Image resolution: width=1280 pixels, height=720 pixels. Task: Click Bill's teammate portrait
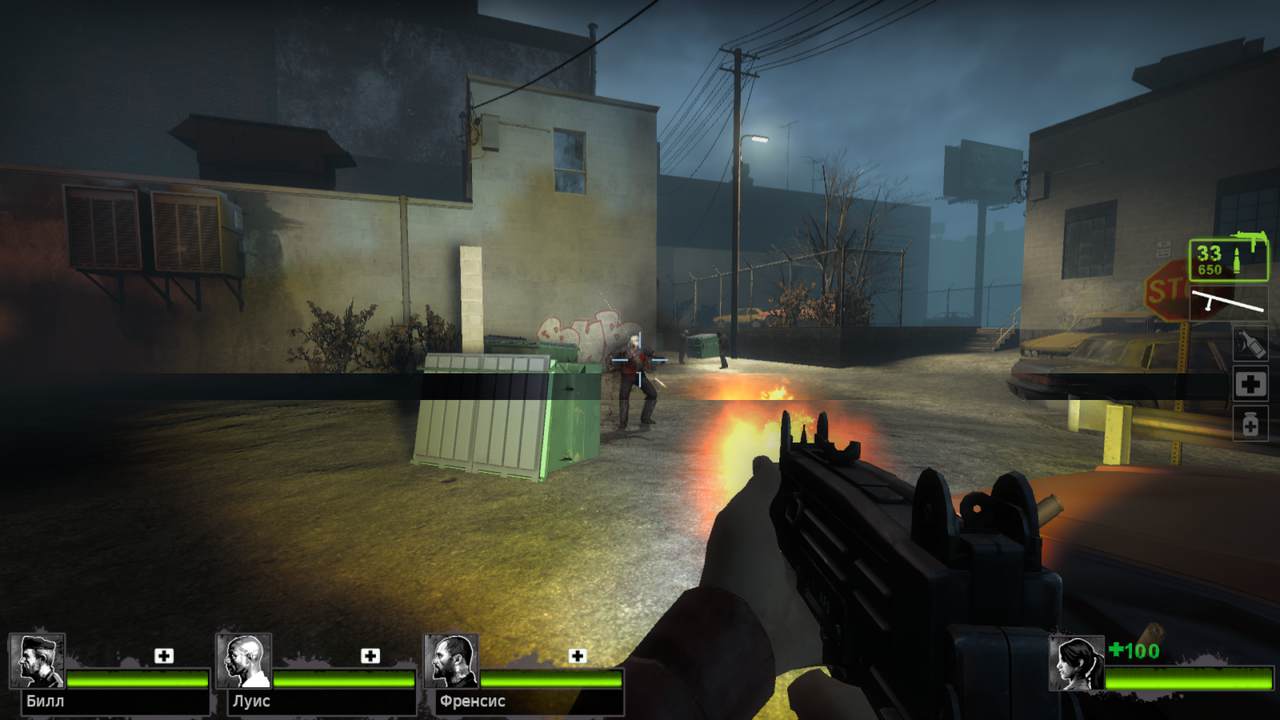click(38, 660)
